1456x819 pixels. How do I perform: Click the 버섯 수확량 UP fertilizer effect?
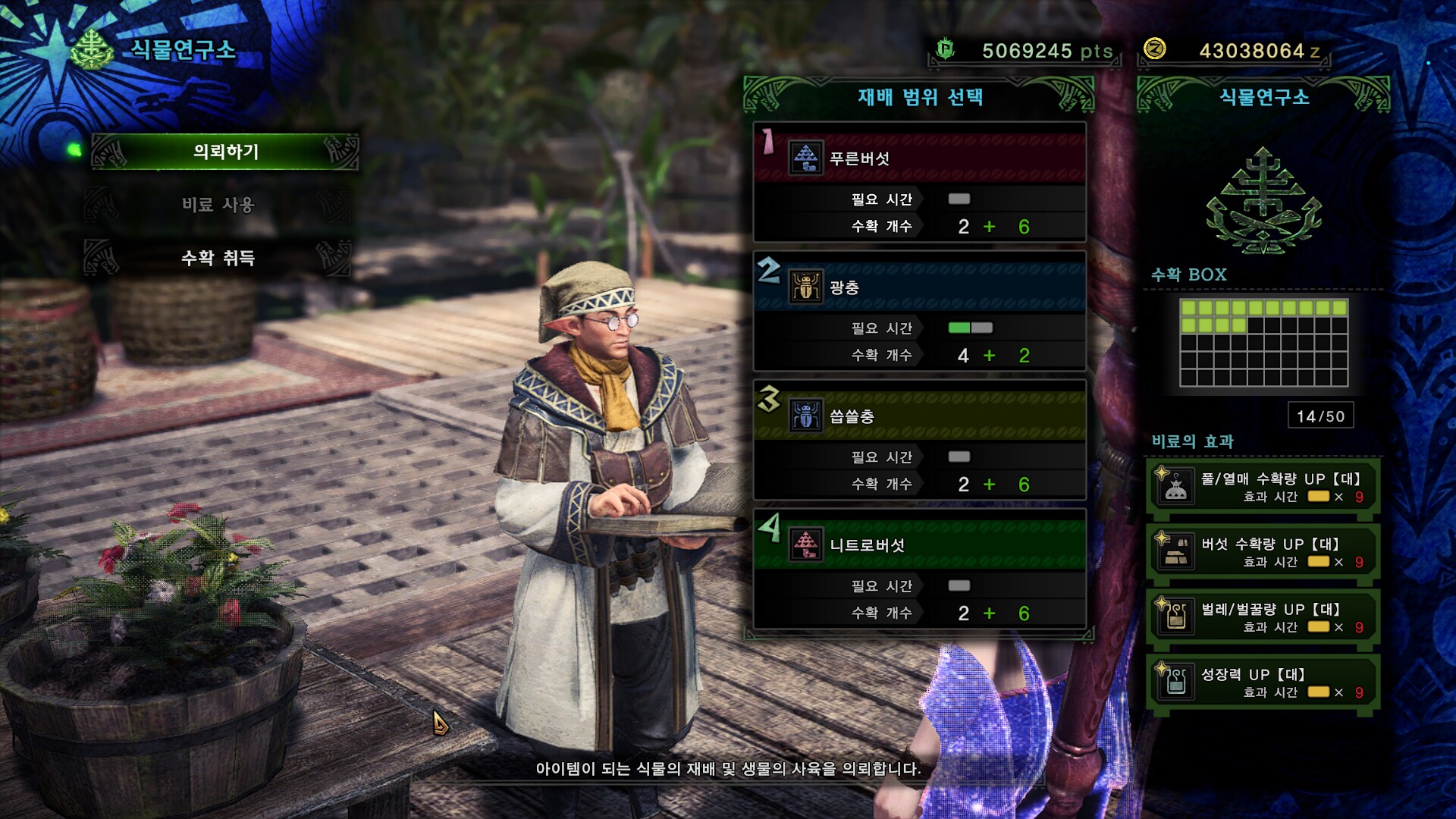click(x=1263, y=553)
